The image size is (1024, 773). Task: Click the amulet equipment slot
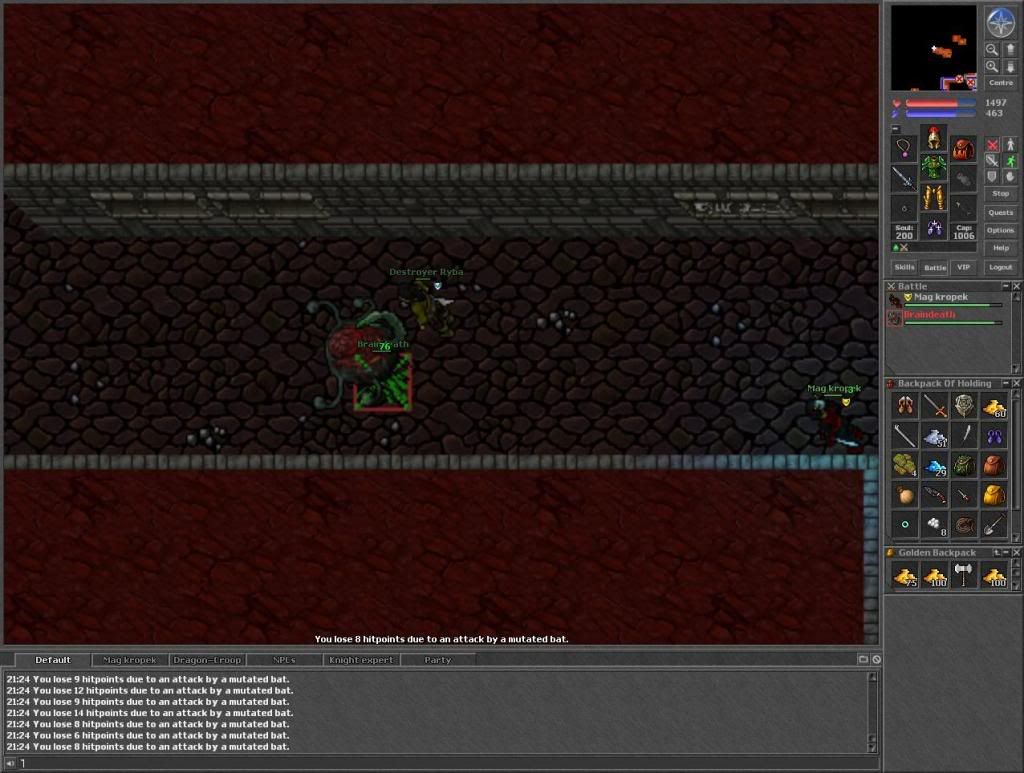[x=904, y=149]
